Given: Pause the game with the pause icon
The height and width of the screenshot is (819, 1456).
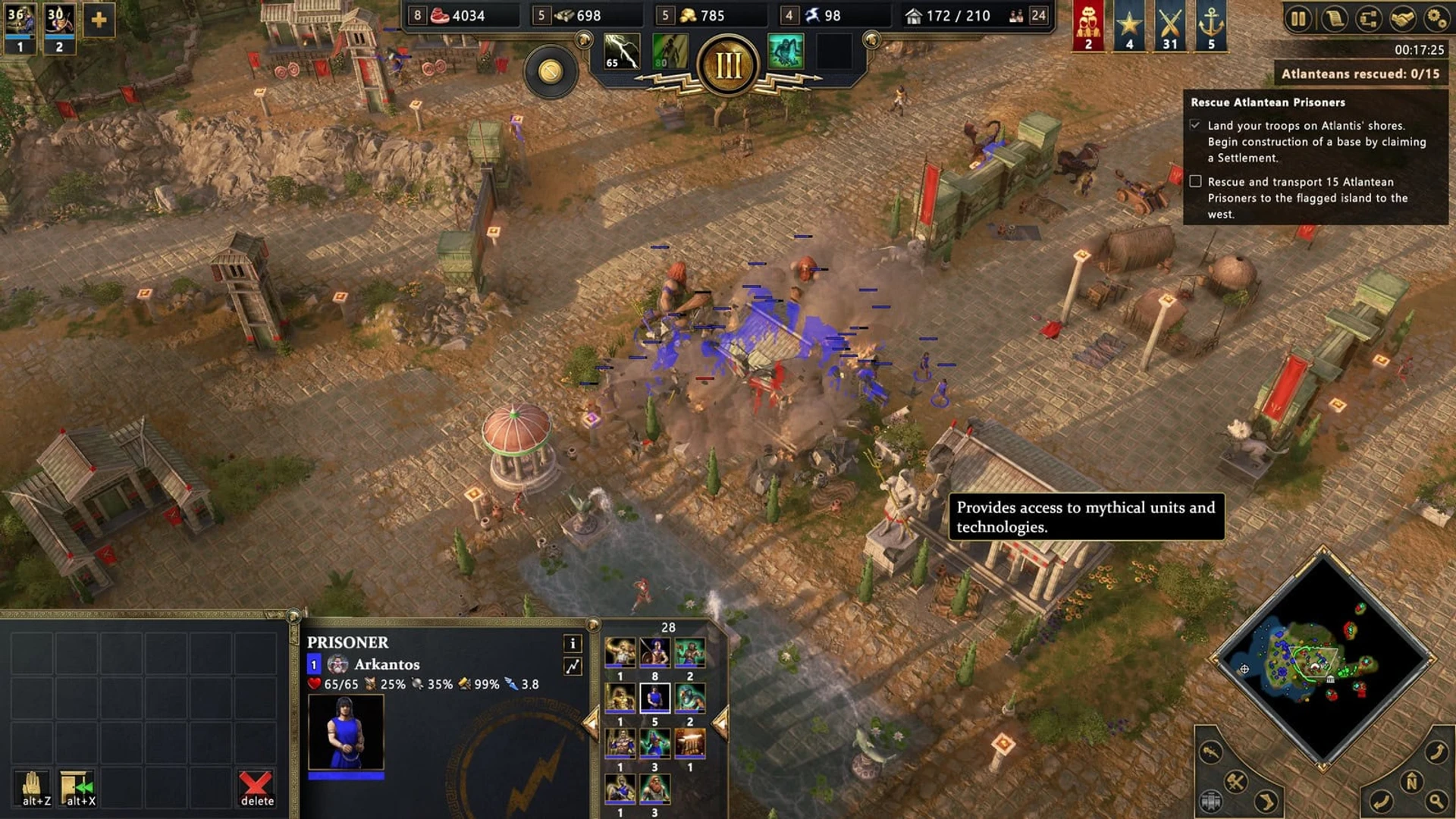Looking at the screenshot, I should coord(1298,17).
